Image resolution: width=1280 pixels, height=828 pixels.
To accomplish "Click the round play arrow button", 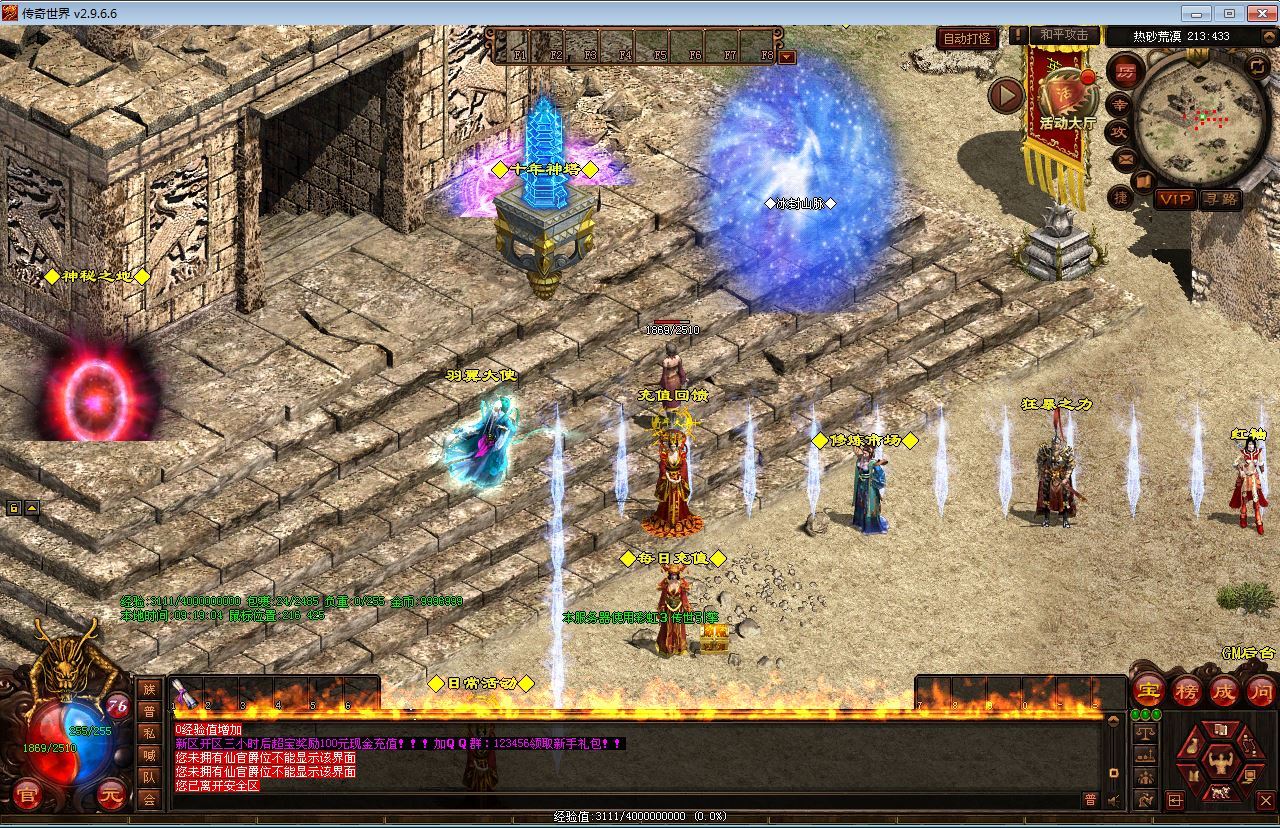I will pos(1007,96).
